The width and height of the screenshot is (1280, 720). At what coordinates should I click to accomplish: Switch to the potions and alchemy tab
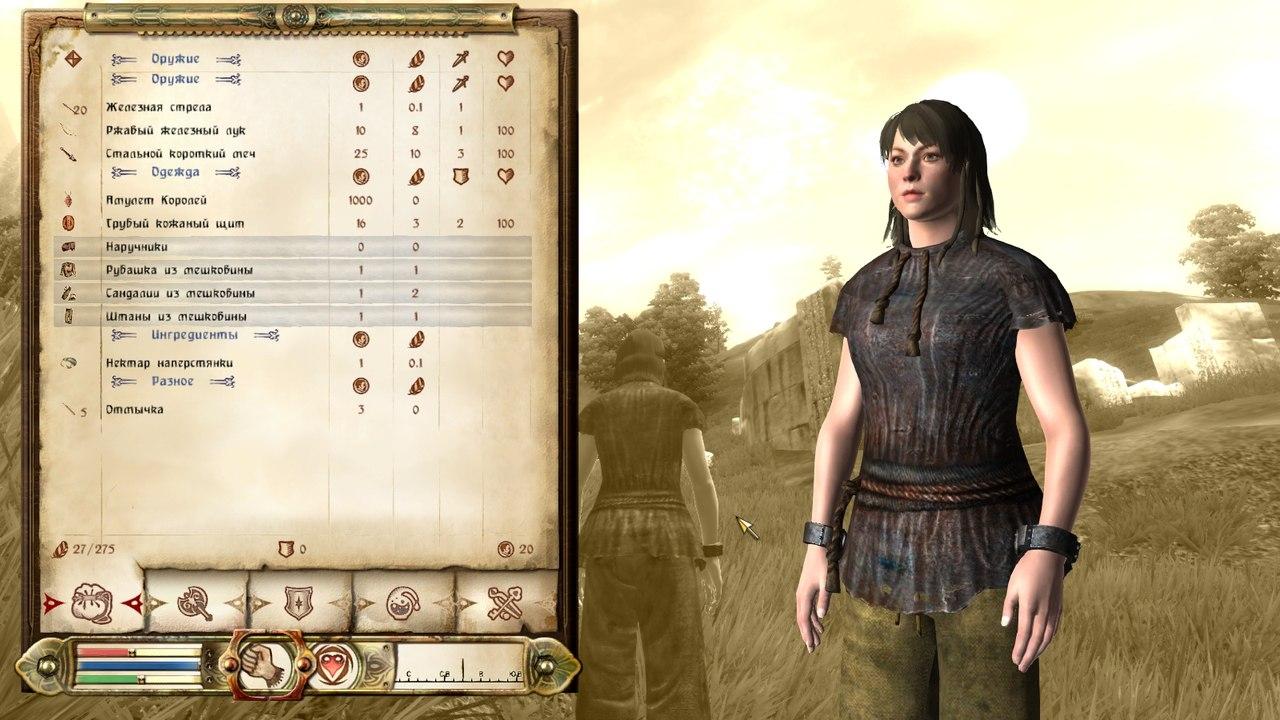coord(403,603)
